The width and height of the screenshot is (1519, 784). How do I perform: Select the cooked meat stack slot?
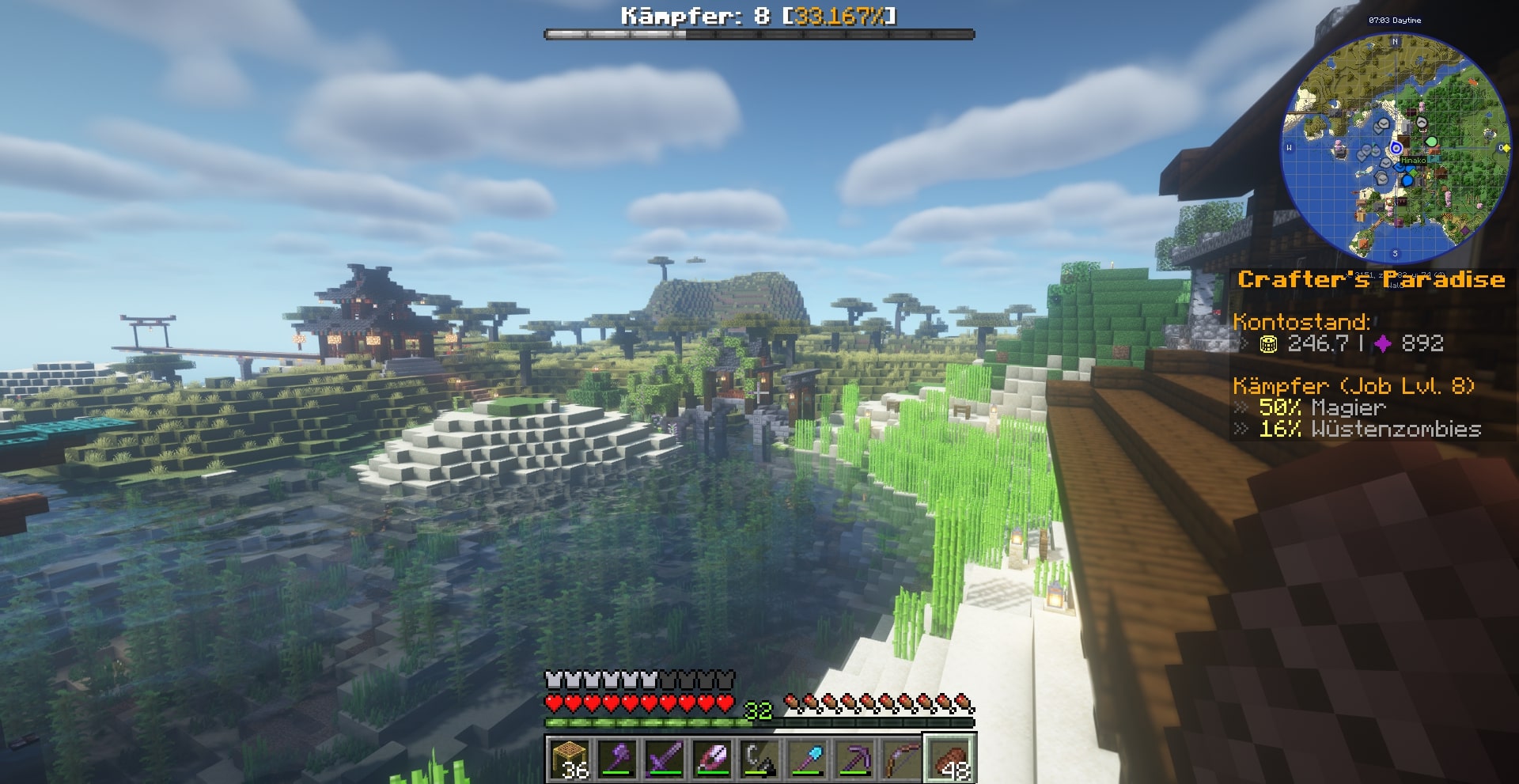tap(950, 759)
